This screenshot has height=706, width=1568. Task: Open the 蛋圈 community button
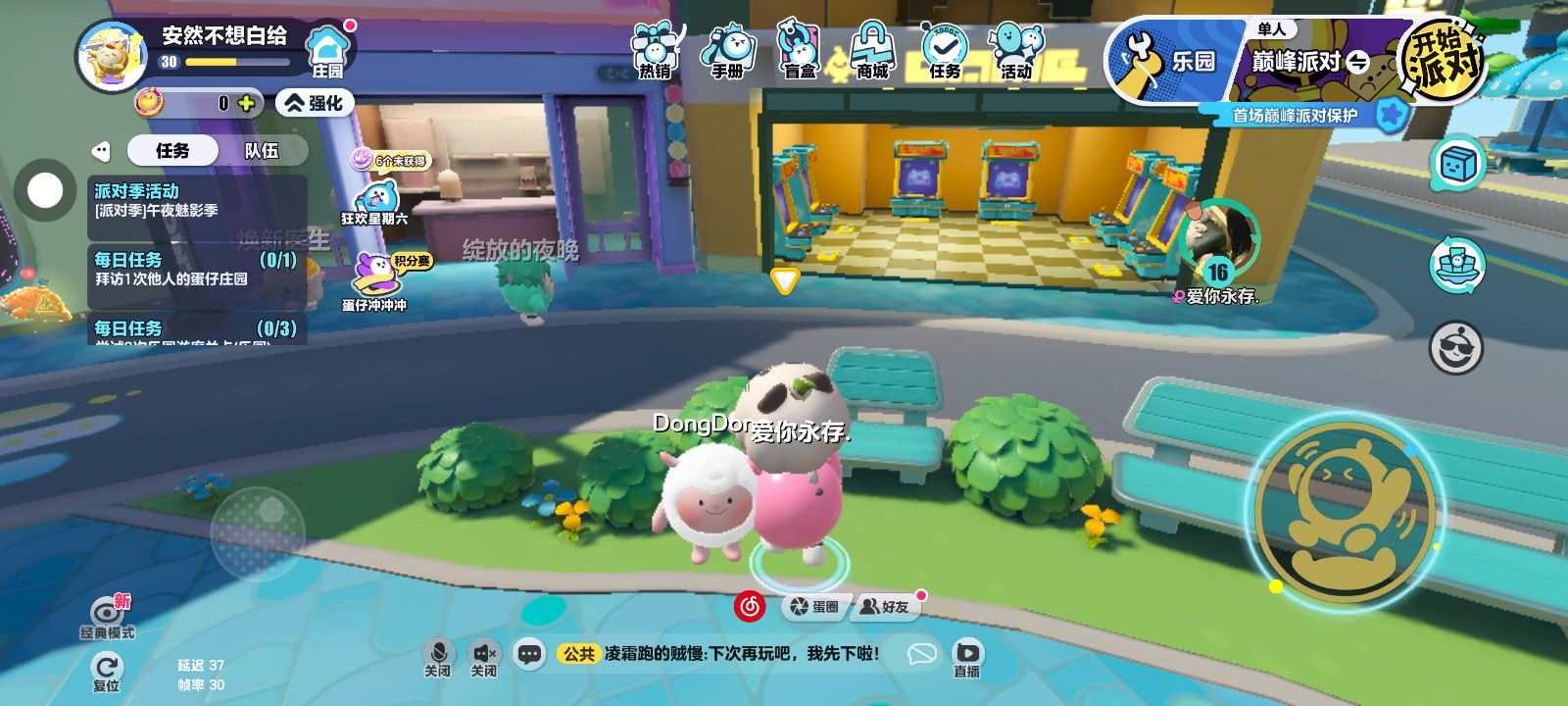tap(814, 607)
